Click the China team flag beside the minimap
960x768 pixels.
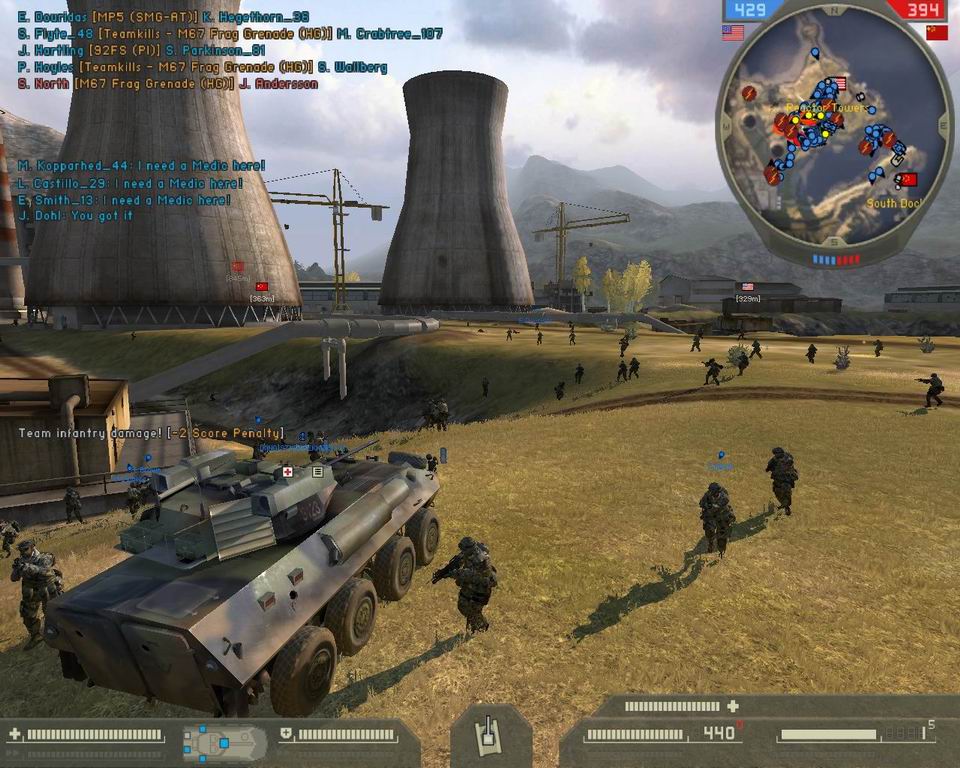click(x=936, y=33)
